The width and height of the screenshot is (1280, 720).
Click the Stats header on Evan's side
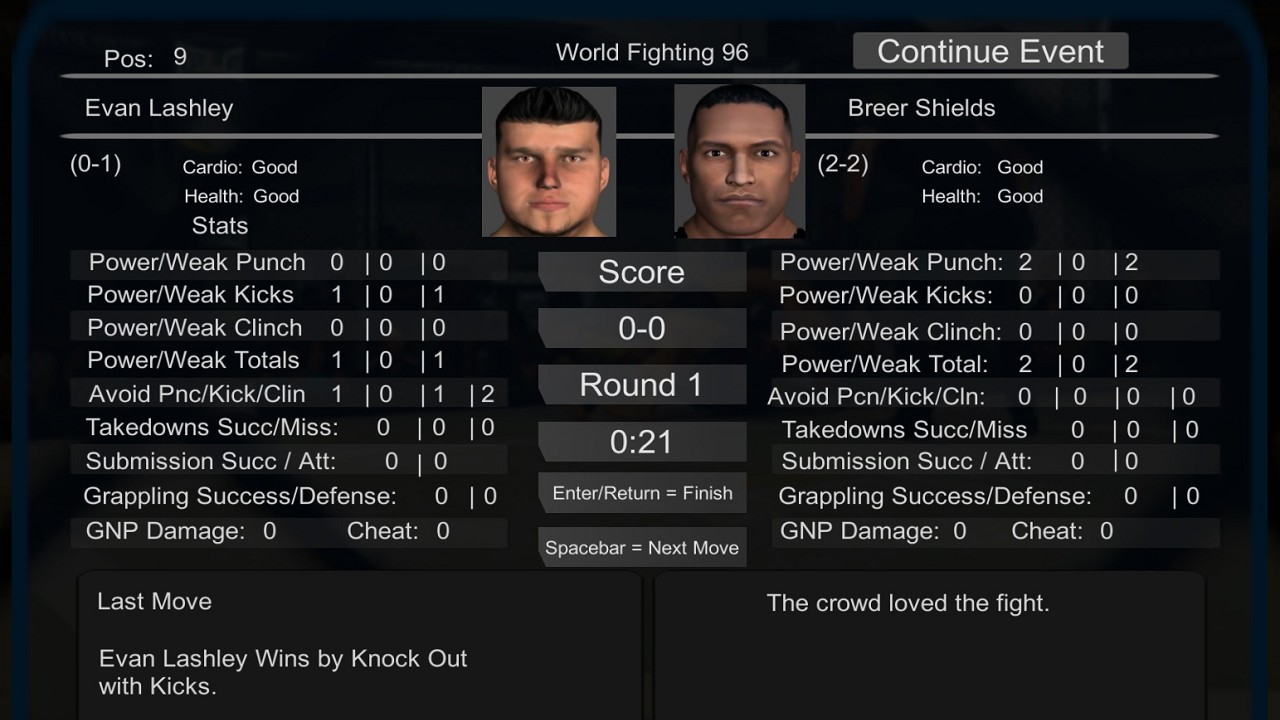click(219, 226)
